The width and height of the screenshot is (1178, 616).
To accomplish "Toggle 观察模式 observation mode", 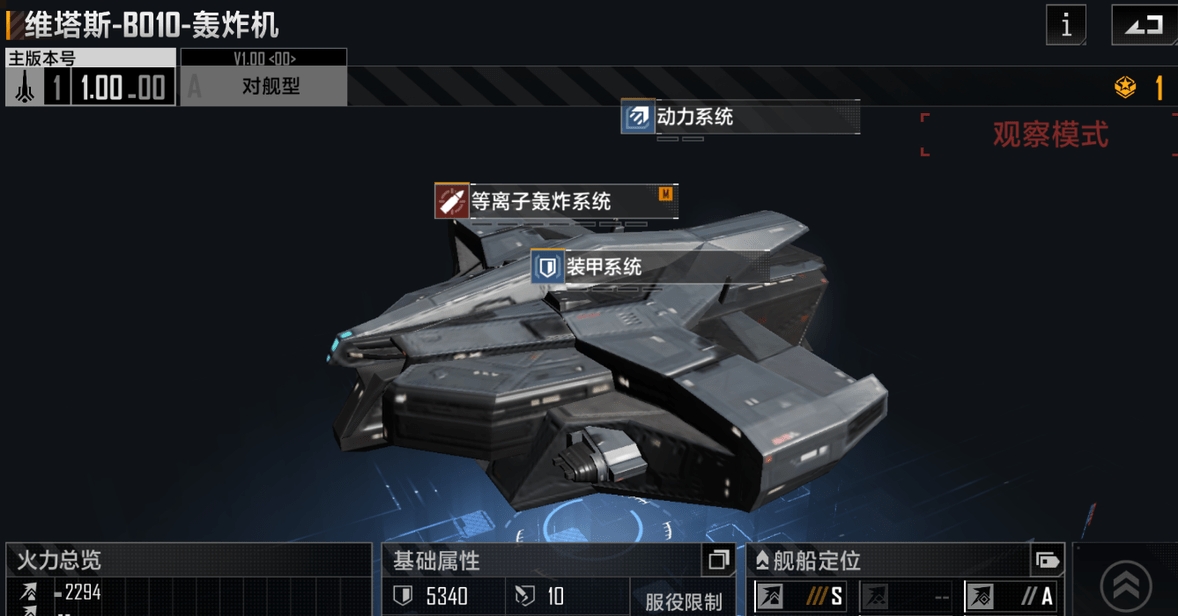I will point(1049,135).
